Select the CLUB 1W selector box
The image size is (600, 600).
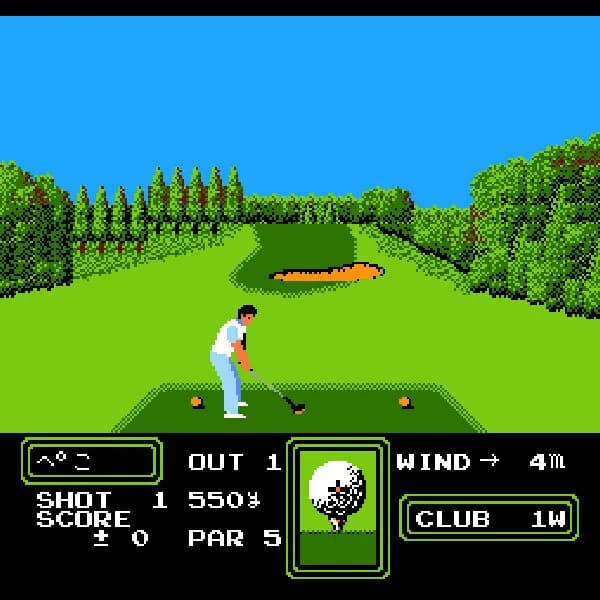click(x=489, y=518)
